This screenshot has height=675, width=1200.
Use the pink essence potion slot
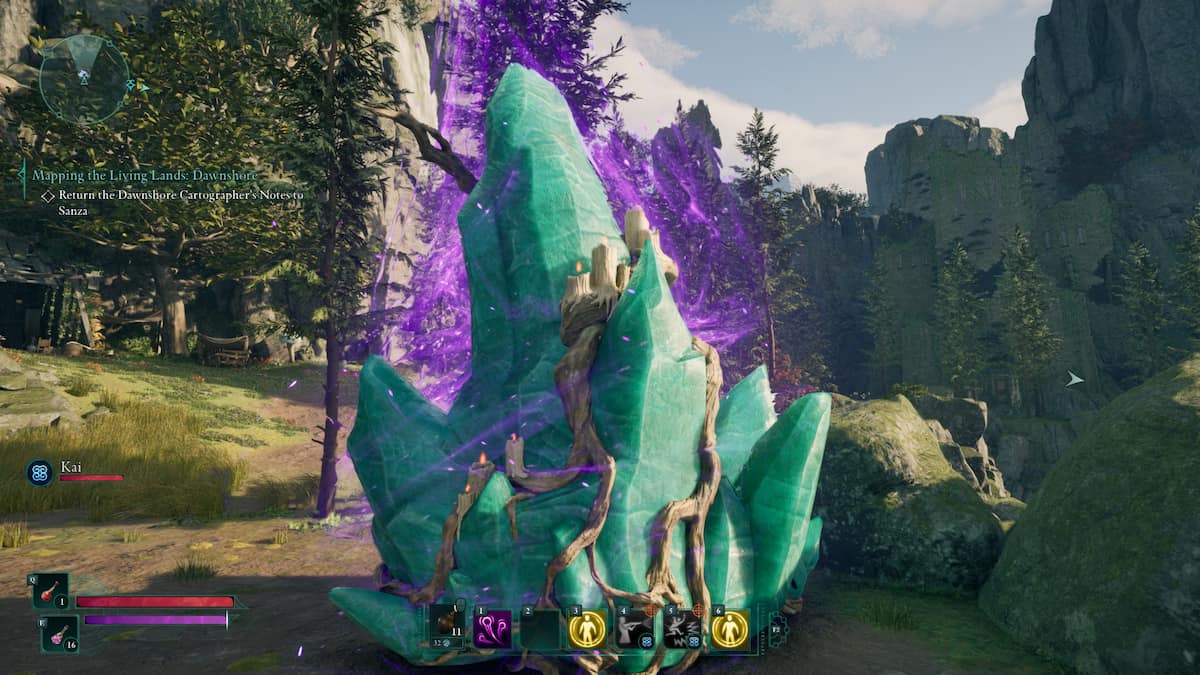(59, 633)
